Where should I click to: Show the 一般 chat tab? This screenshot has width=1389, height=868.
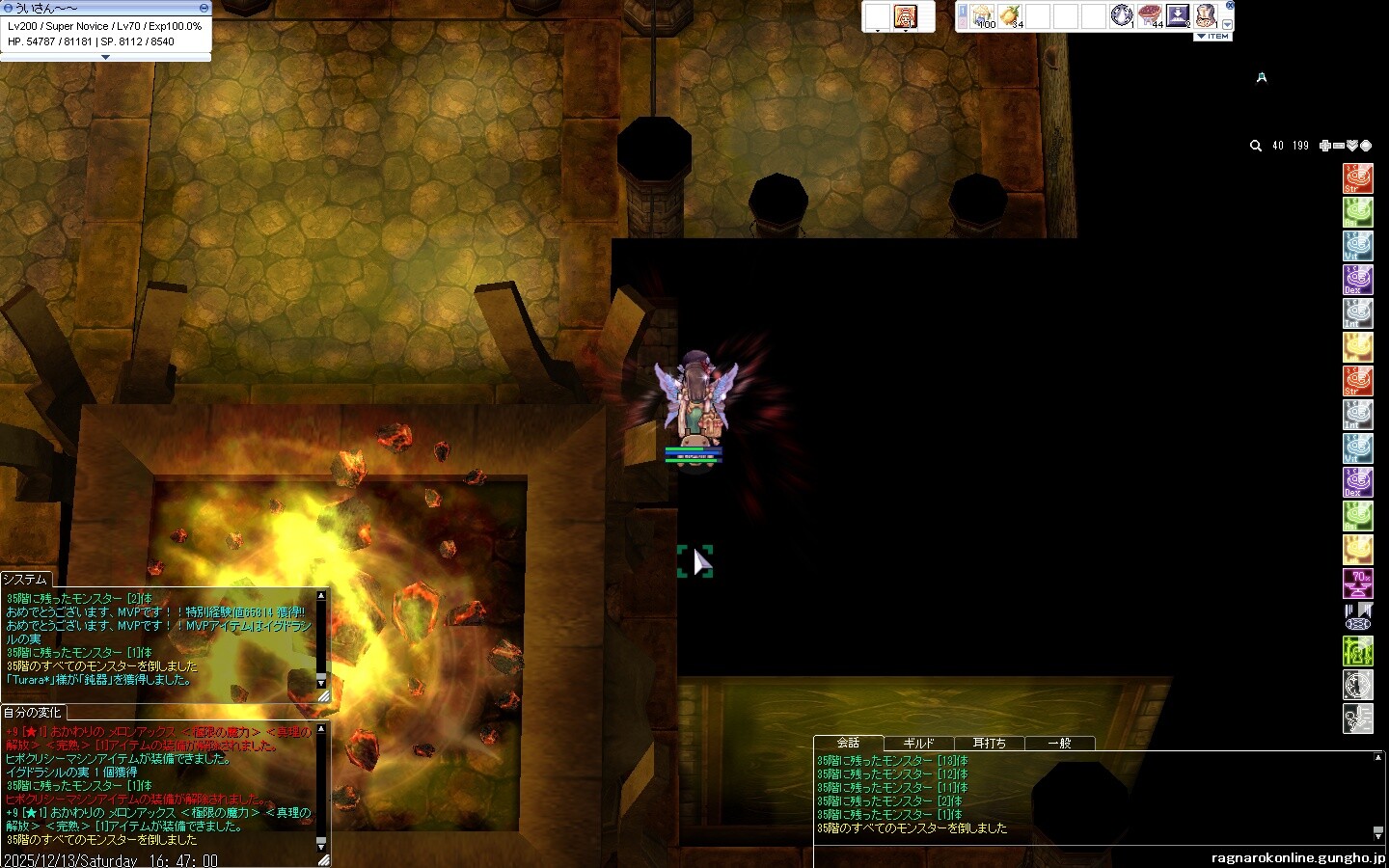(1059, 744)
